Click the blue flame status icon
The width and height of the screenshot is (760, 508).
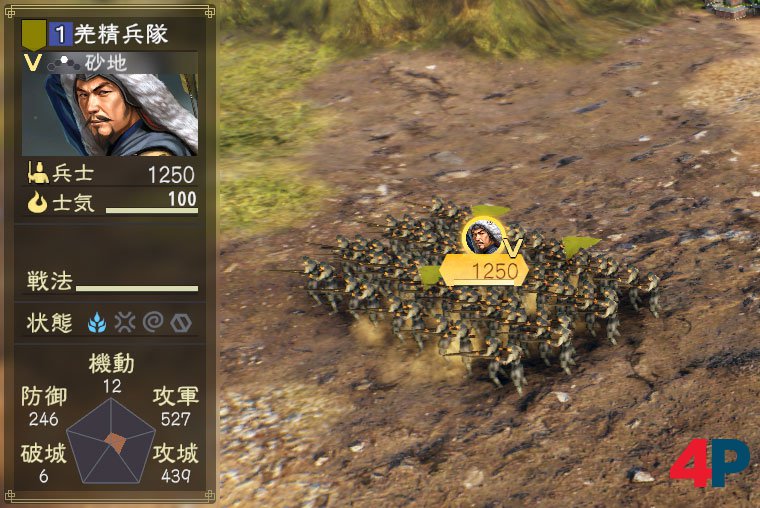tap(98, 322)
